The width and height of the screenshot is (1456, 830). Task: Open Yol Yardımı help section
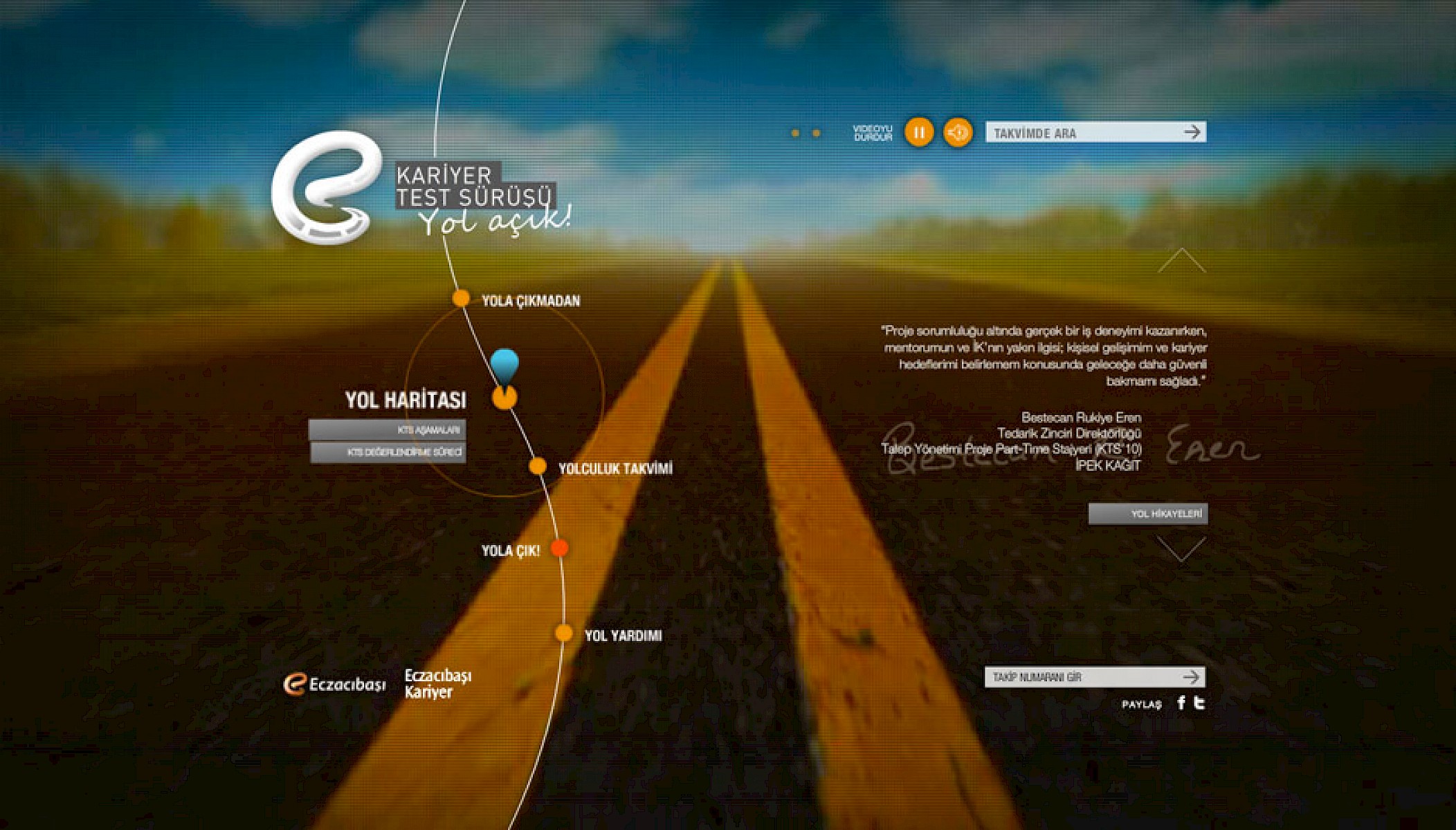tap(622, 636)
